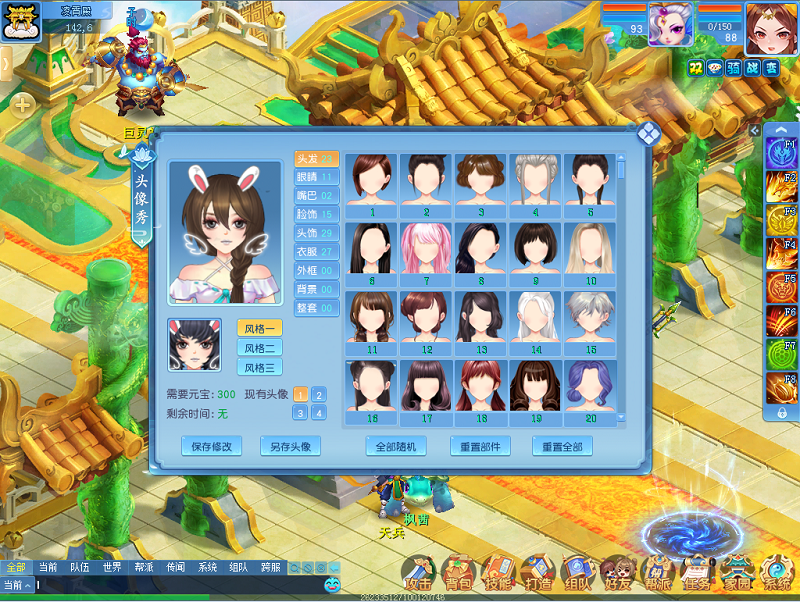Choose the 风格三 style option

pos(259,368)
